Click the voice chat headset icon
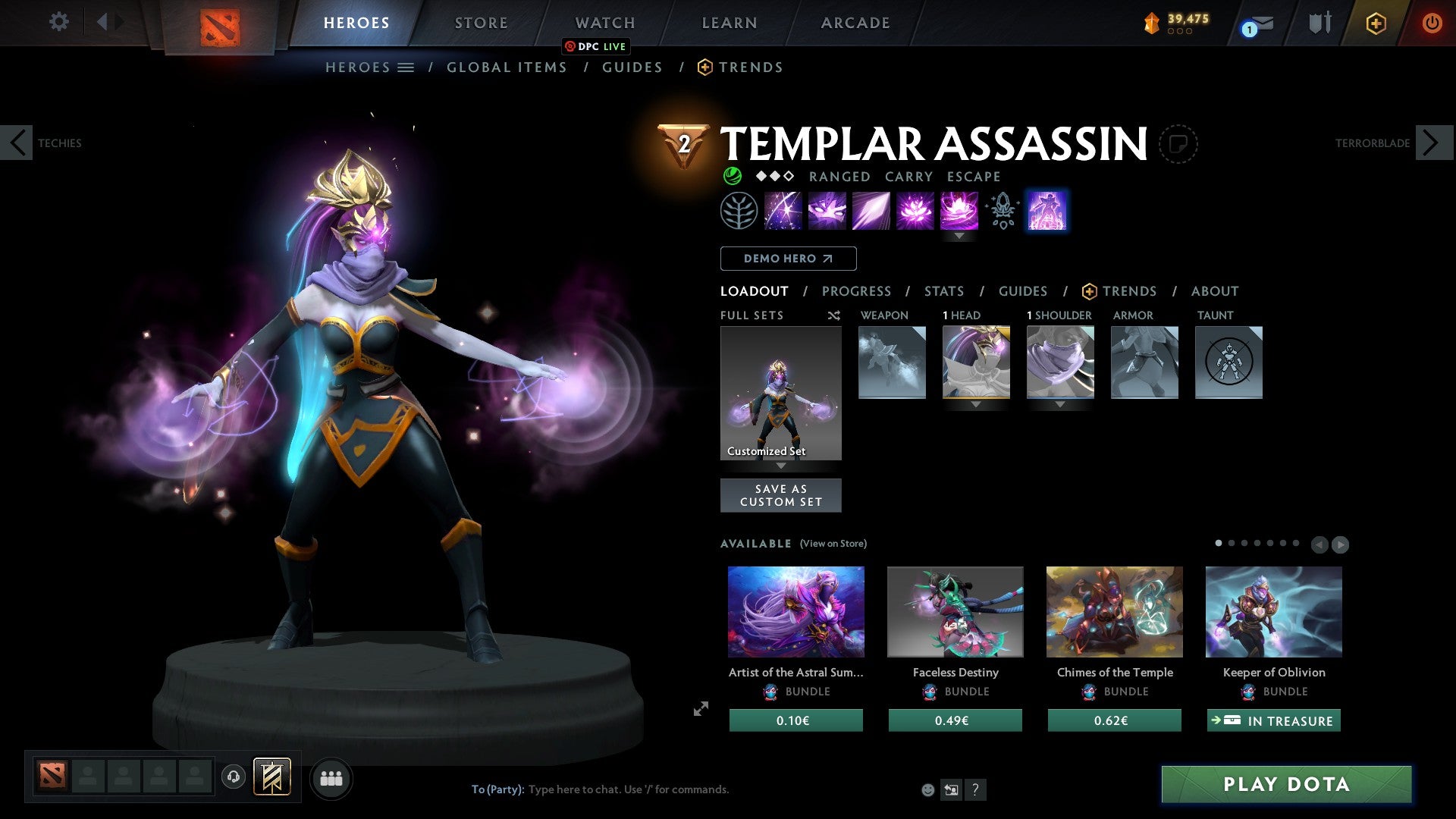This screenshot has height=819, width=1456. (233, 777)
